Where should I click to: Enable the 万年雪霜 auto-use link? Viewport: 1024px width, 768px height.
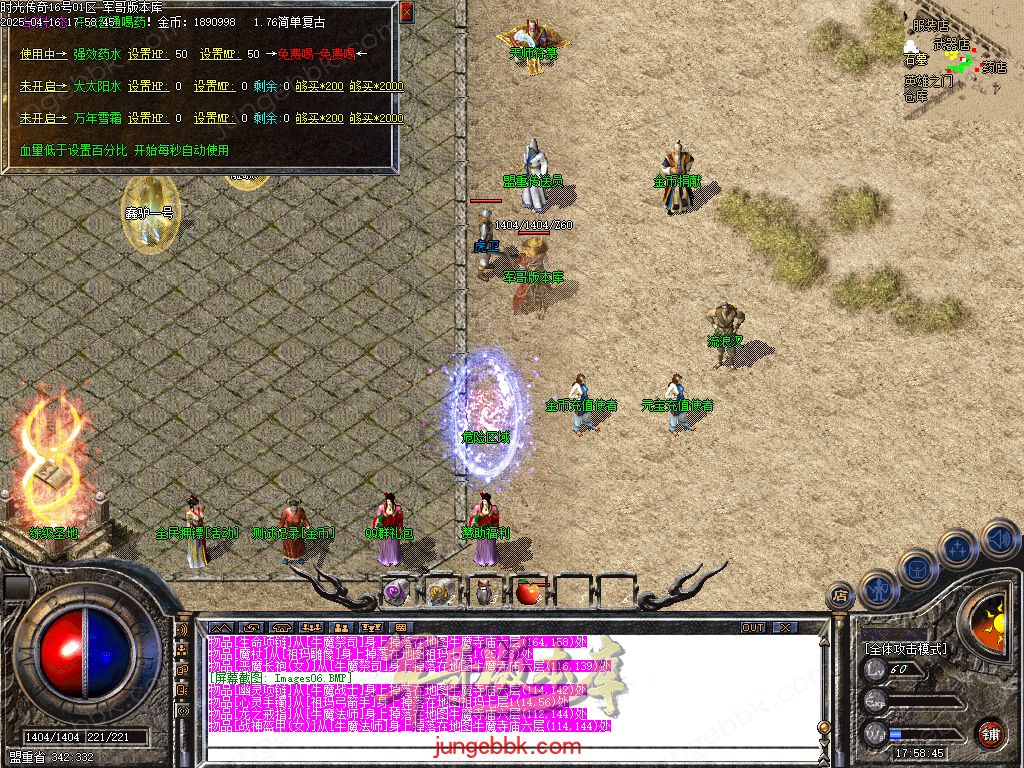click(x=44, y=118)
